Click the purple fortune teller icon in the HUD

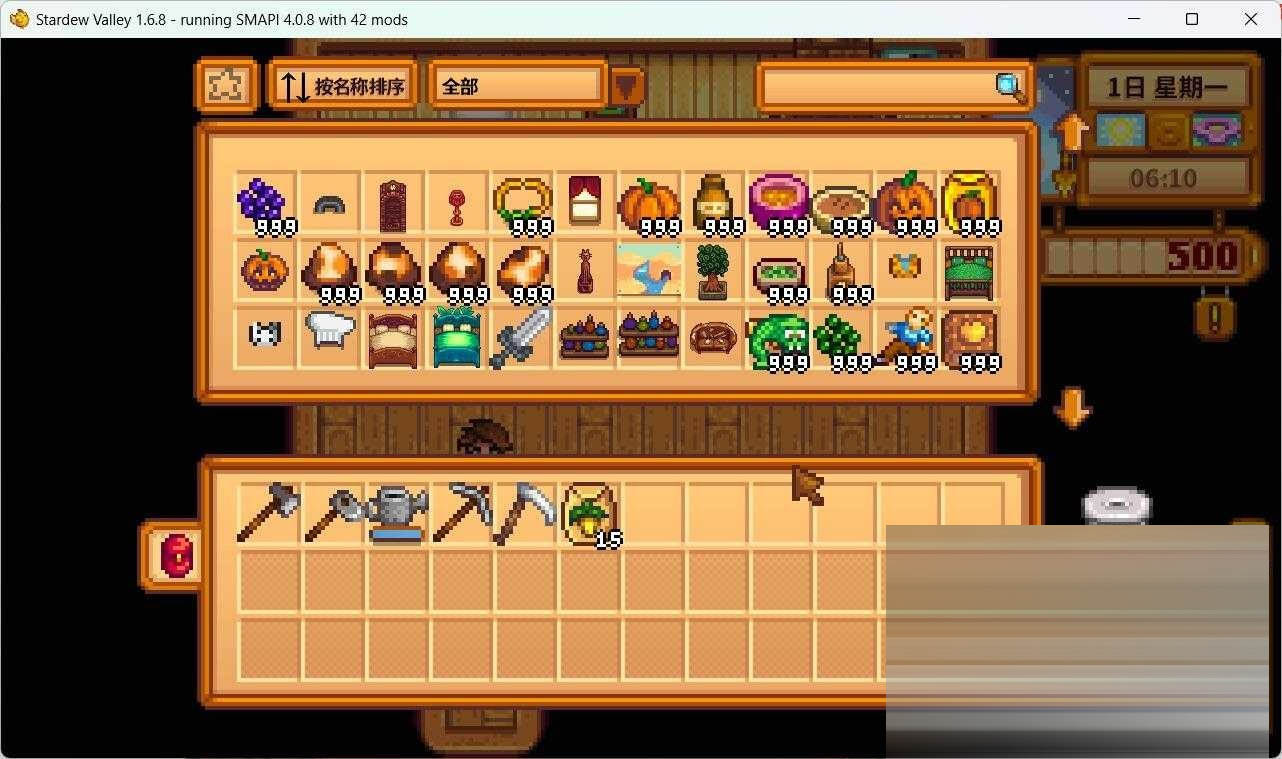coord(1216,130)
